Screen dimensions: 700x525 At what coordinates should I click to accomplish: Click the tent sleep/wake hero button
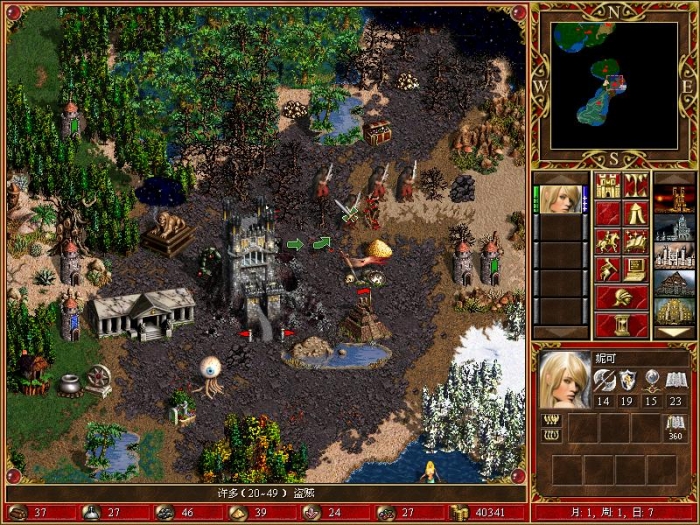point(637,213)
